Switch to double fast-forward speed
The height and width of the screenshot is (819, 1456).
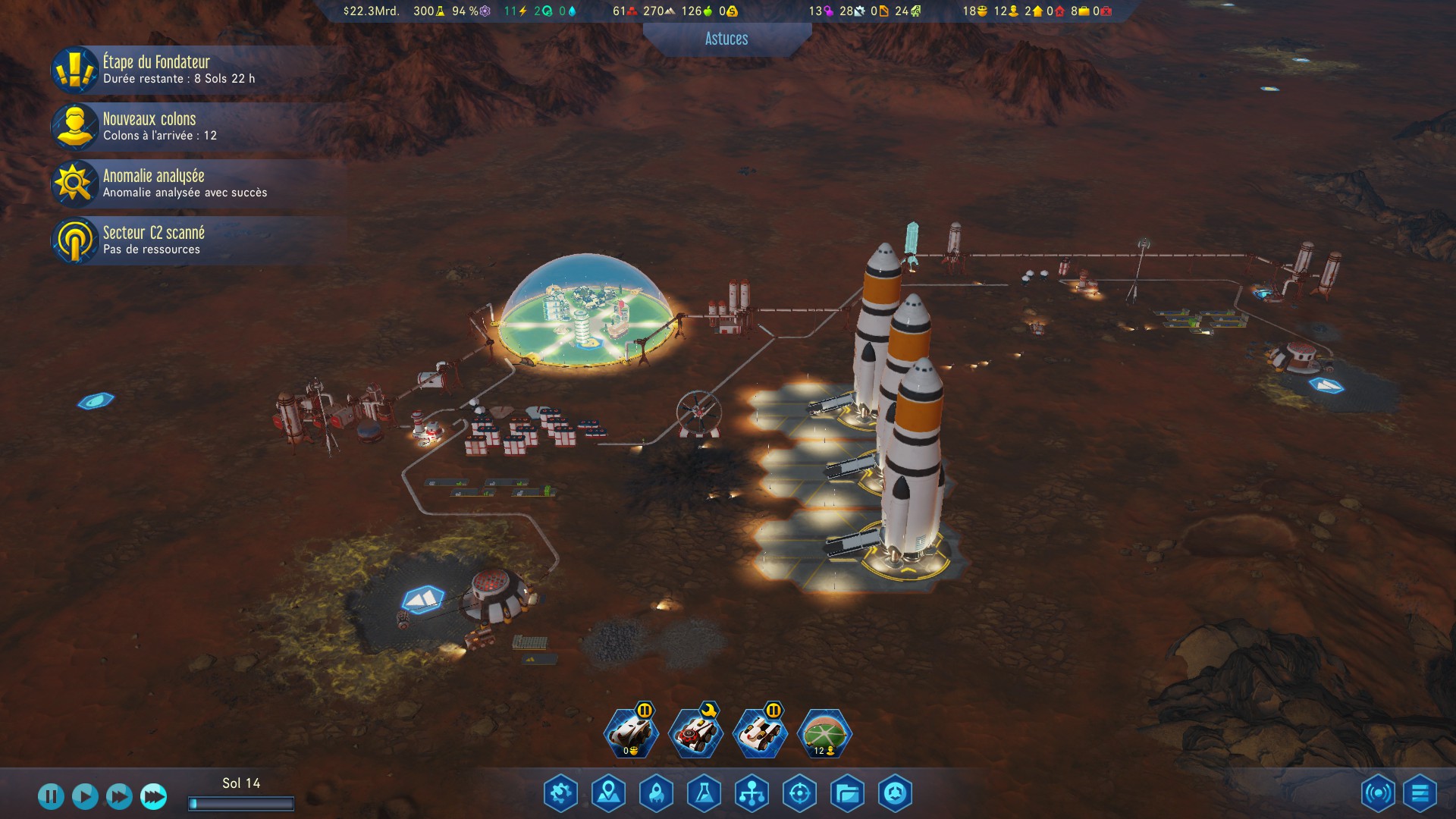coord(119,796)
